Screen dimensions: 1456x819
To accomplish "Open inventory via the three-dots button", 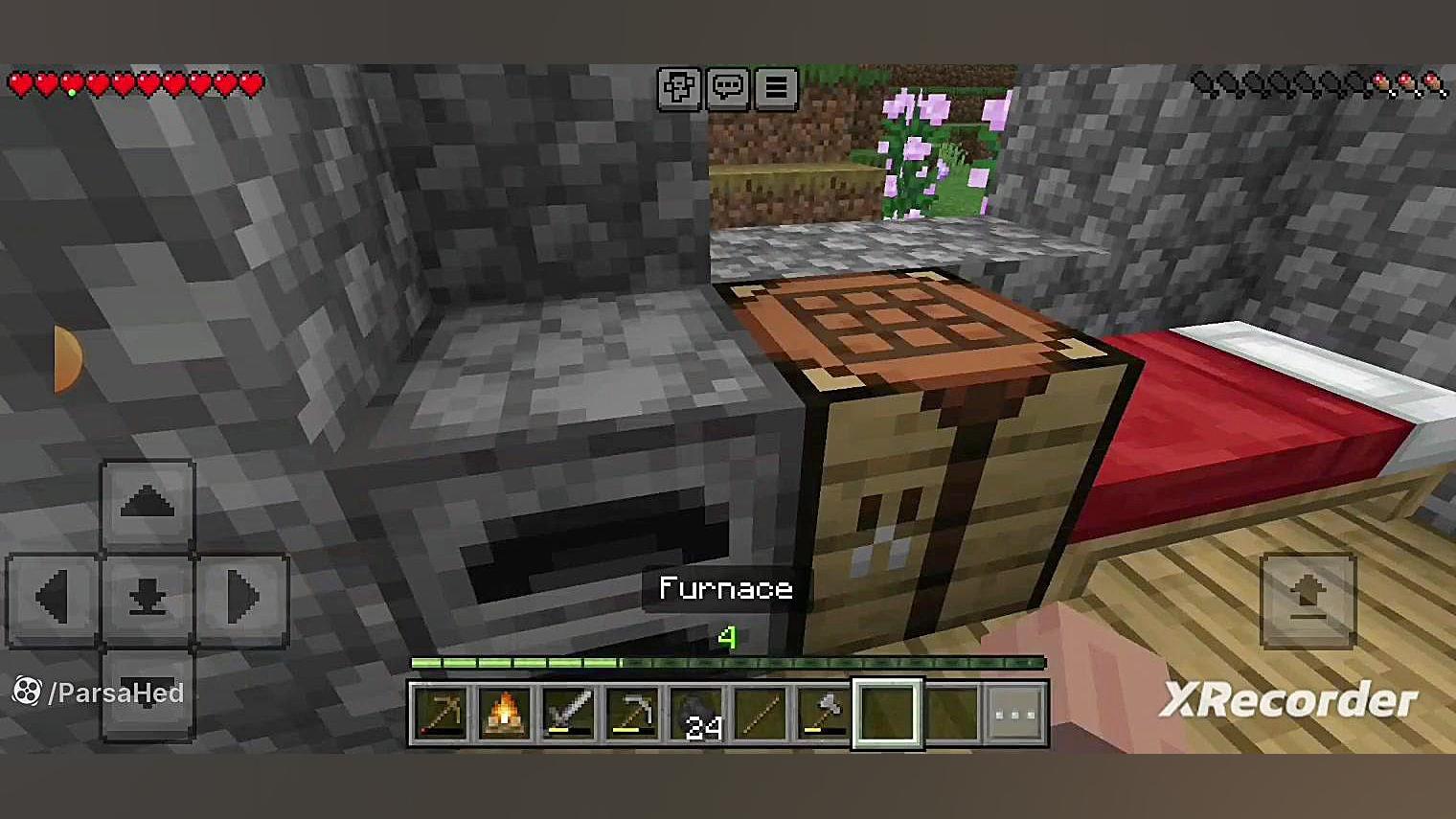I will 1015,713.
